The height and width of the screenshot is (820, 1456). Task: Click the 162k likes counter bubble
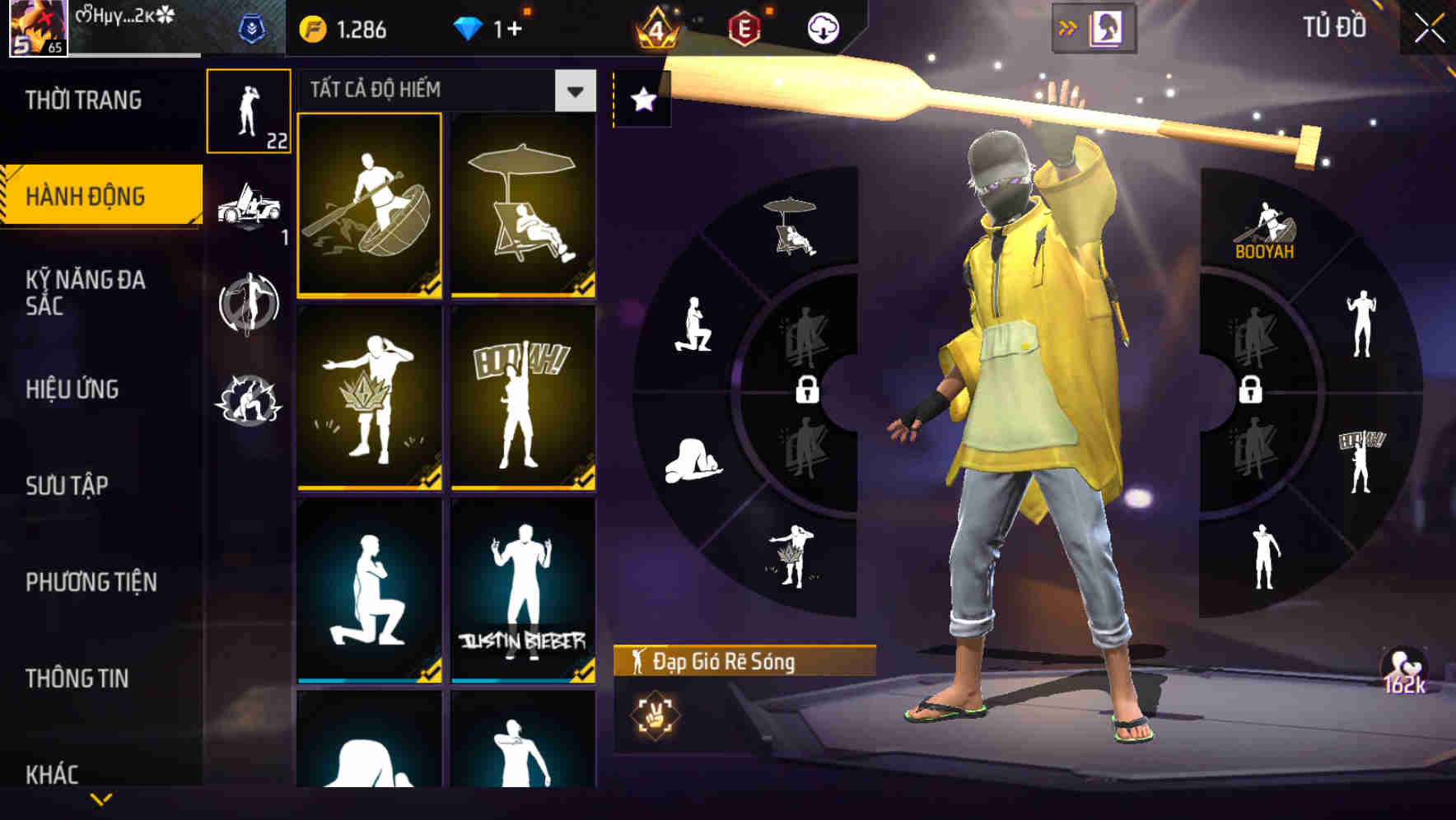[1402, 671]
